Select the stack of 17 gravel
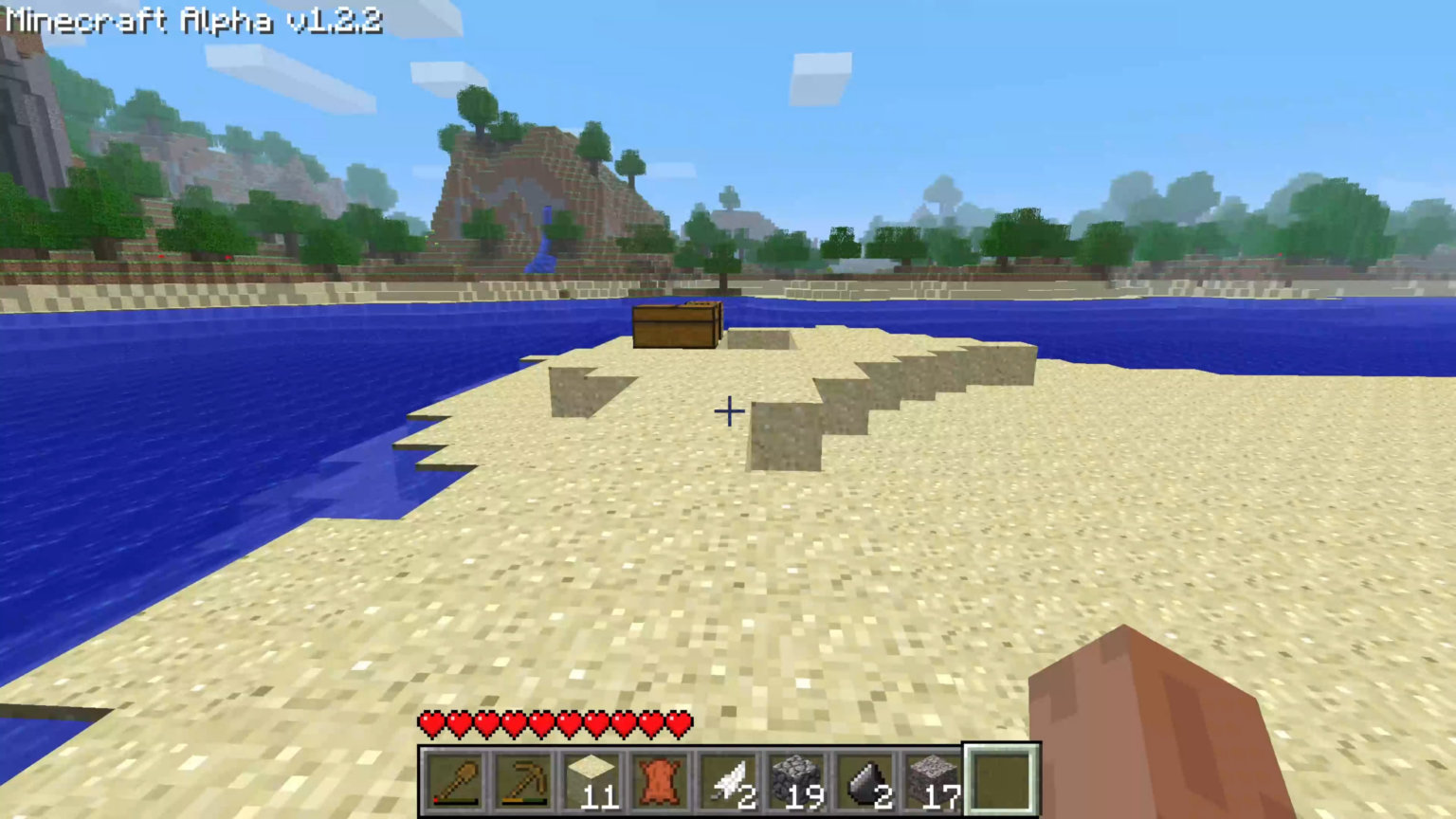Viewport: 1456px width, 819px height. 937,777
